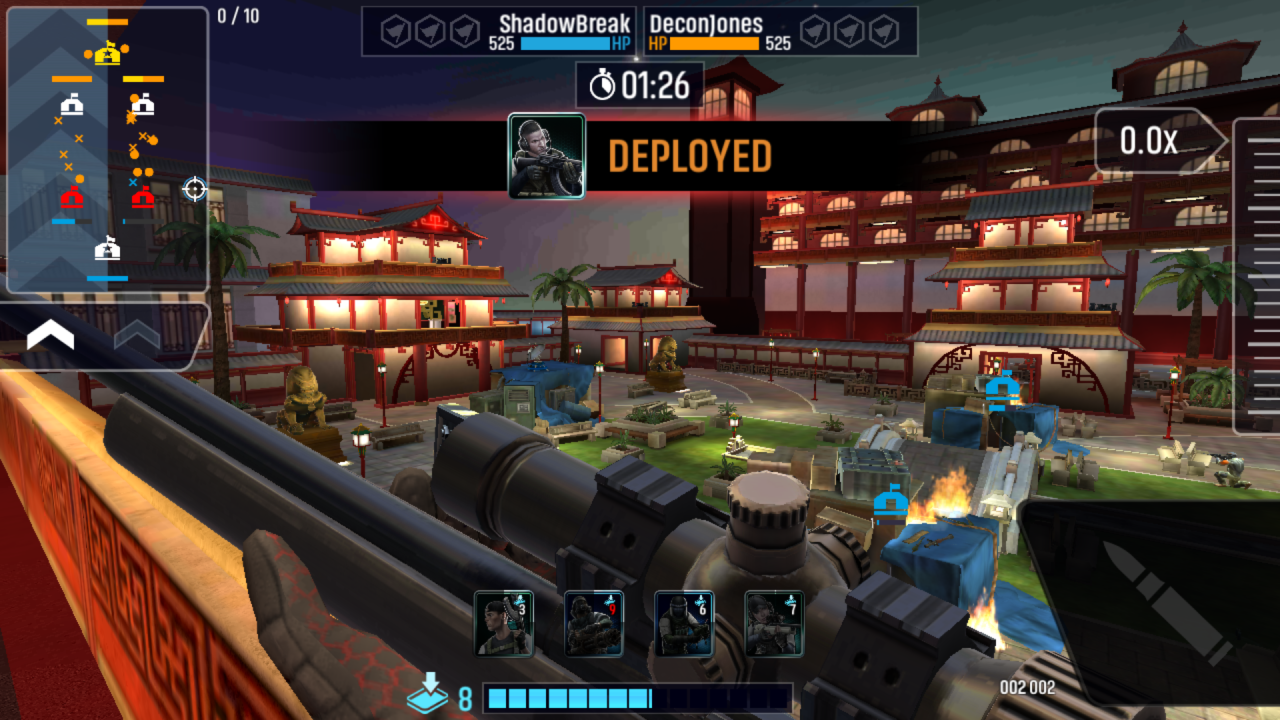Deploy the chainsaw soldier card costing 3
Screen dimensions: 1280x720
pos(503,623)
